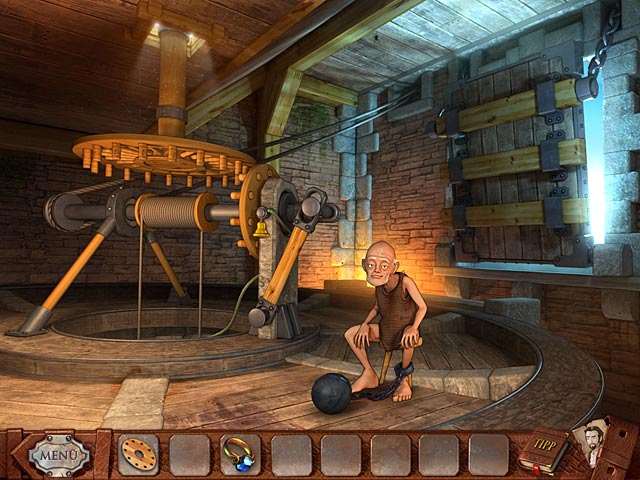Pick the gold ring with blue gem
This screenshot has height=480, width=640.
[240, 455]
